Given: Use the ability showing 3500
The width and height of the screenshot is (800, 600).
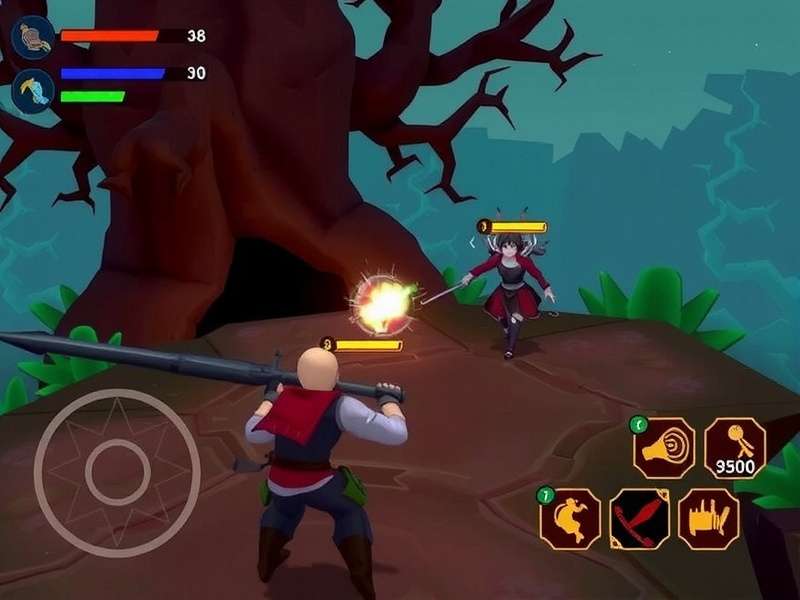Looking at the screenshot, I should click(x=735, y=448).
